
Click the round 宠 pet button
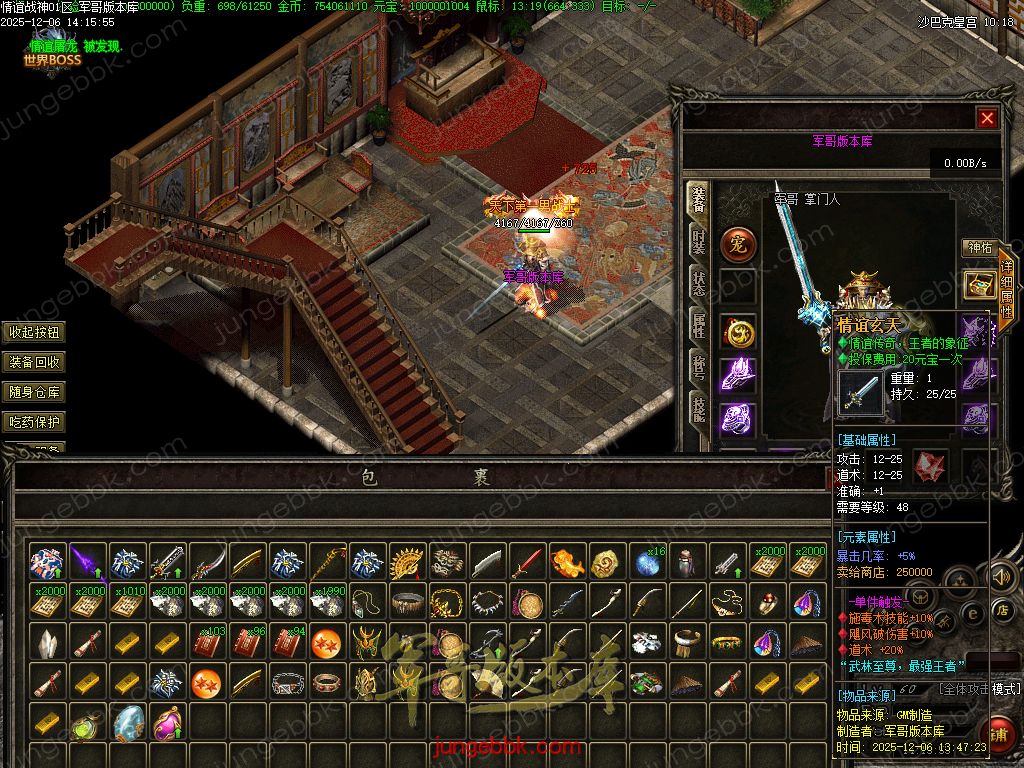click(738, 243)
